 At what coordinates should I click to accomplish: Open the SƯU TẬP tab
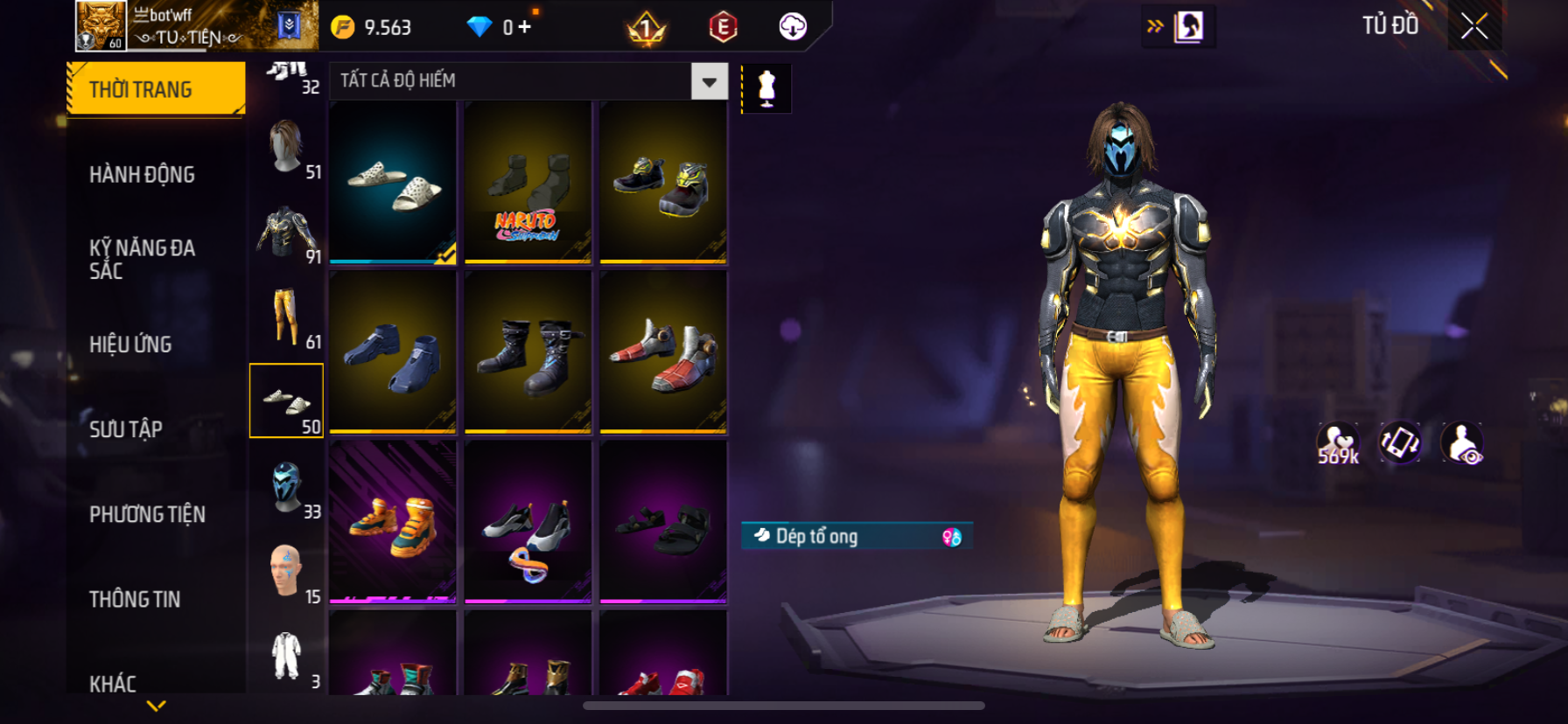tap(126, 428)
